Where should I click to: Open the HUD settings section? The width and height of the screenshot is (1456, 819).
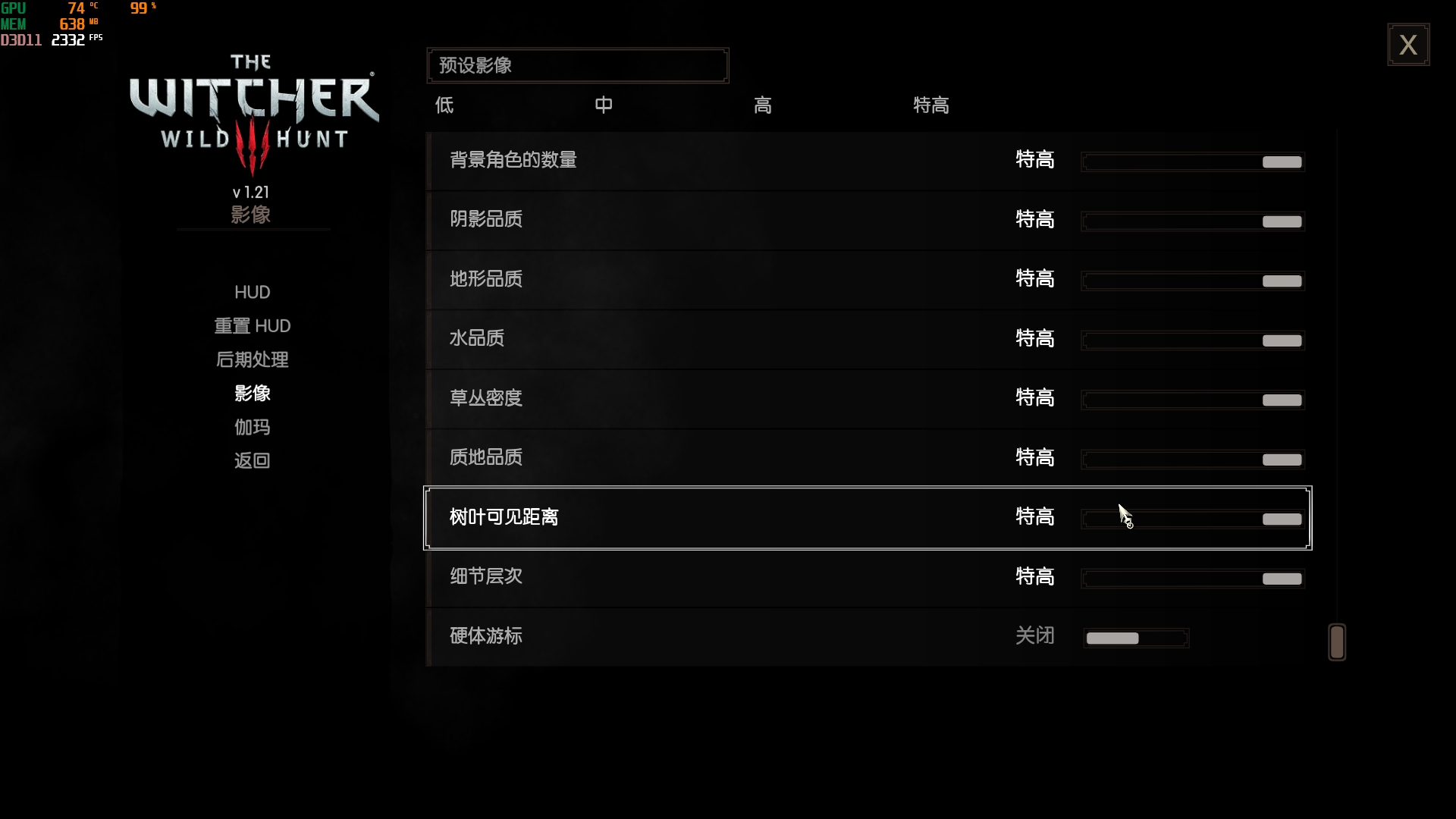coord(252,292)
